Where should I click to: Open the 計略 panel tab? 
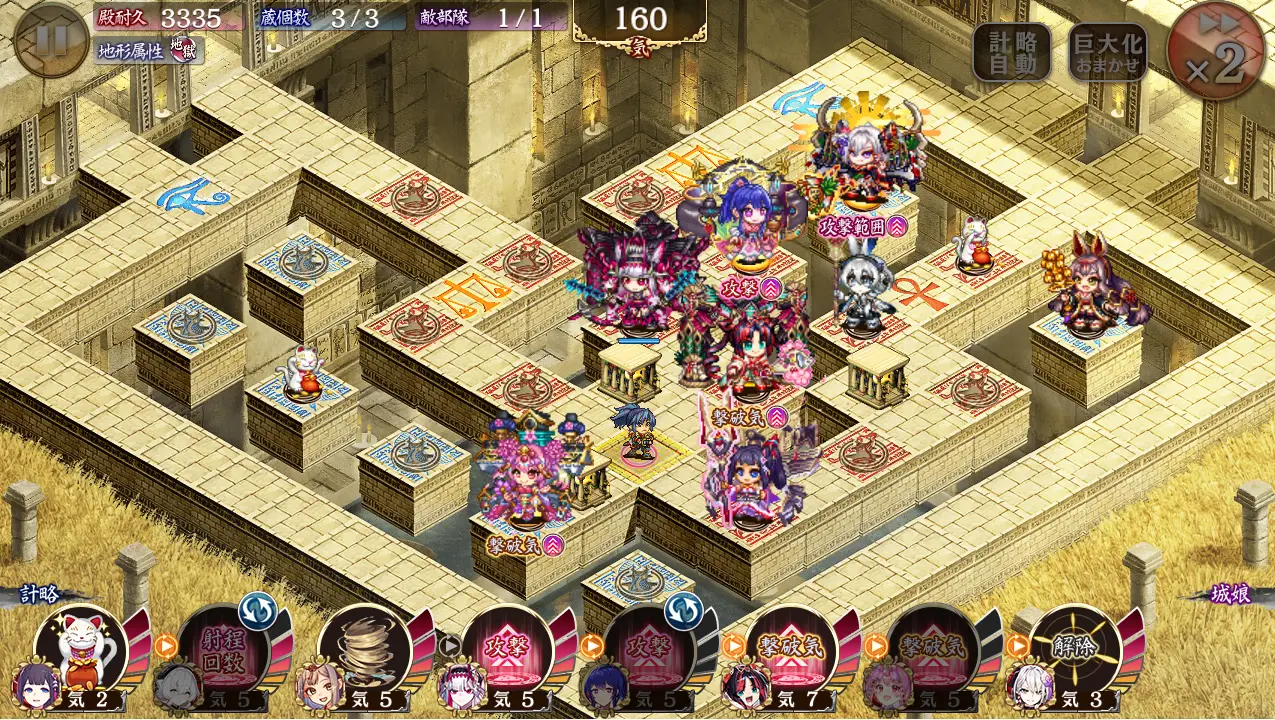coord(43,594)
